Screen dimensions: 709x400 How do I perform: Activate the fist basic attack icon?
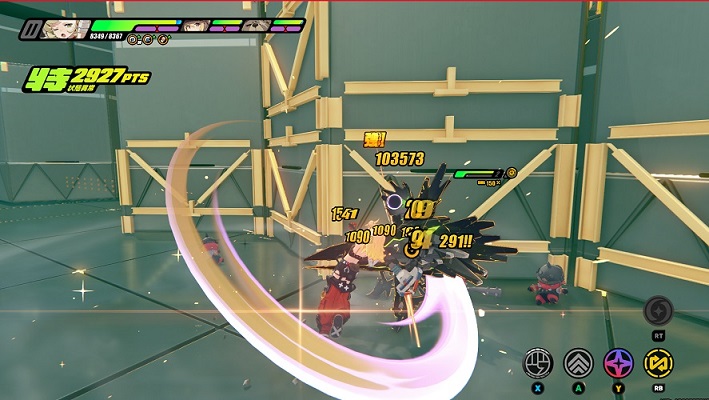[x=540, y=362]
